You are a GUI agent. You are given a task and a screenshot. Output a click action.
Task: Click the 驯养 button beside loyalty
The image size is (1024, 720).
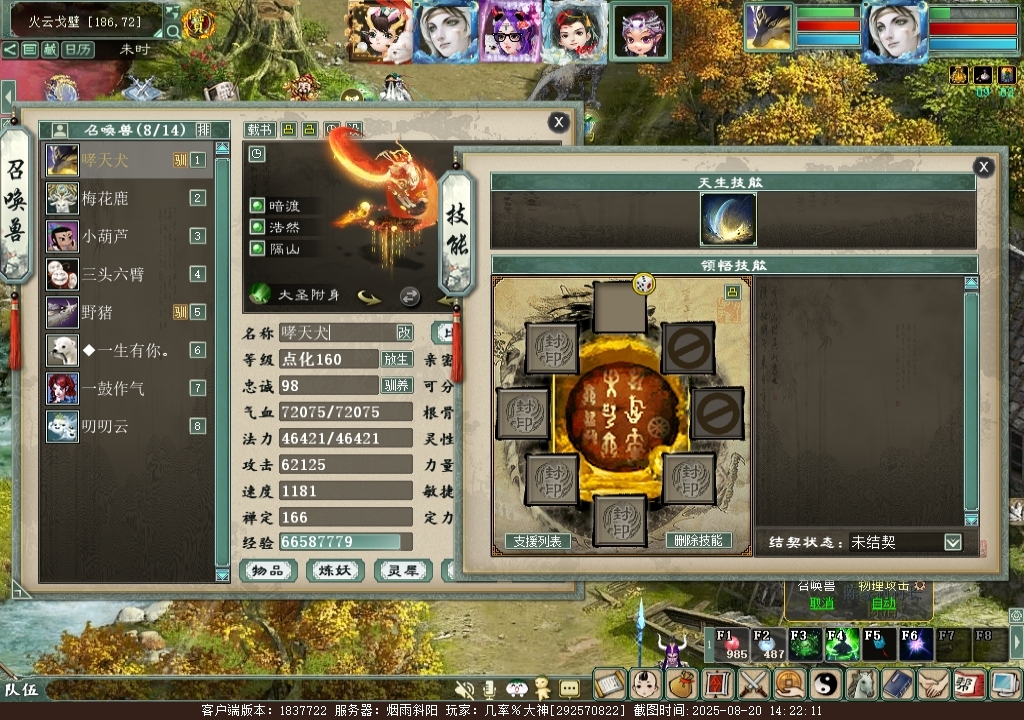tap(396, 385)
